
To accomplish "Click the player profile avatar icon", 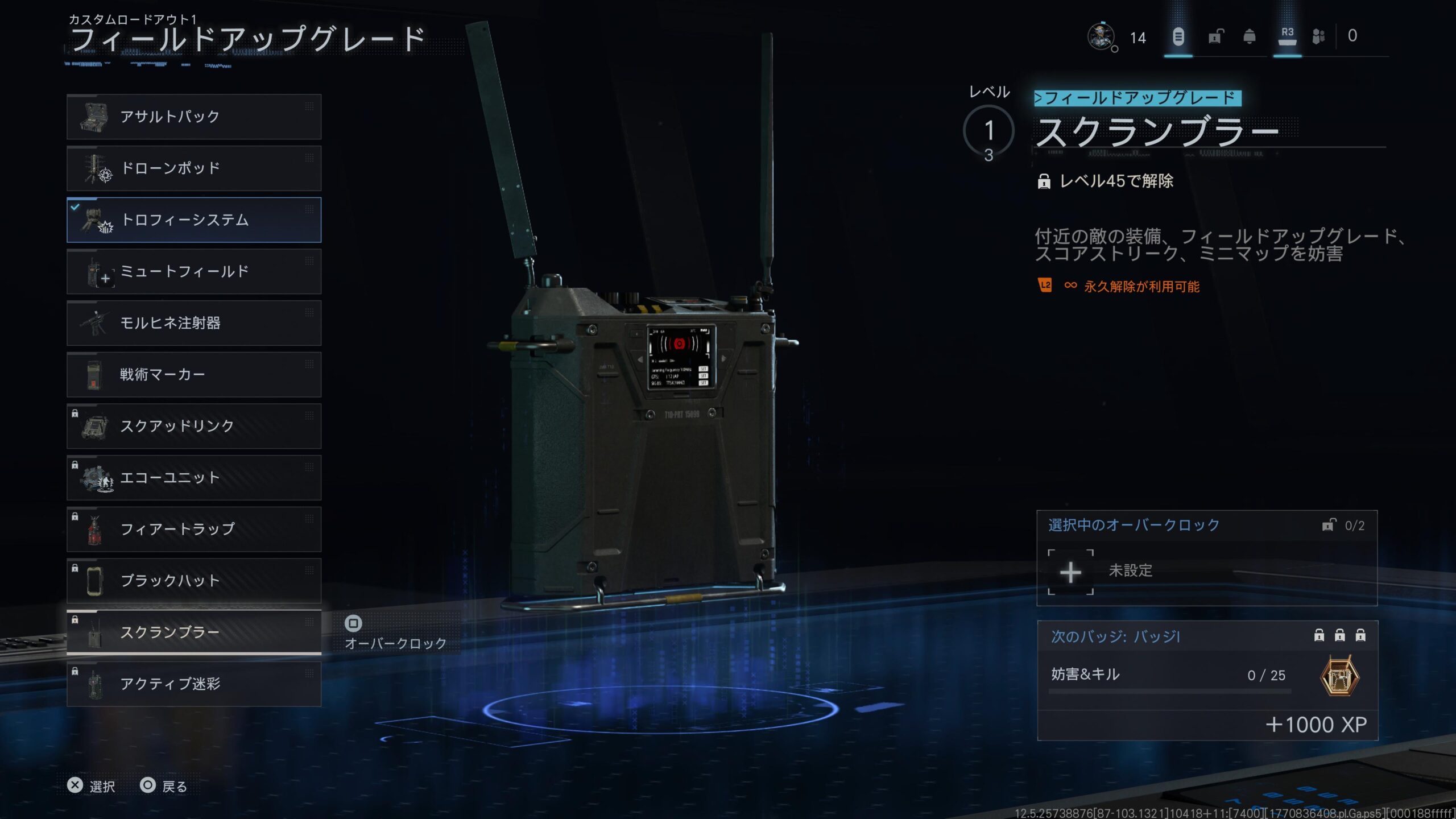I will click(x=1101, y=37).
